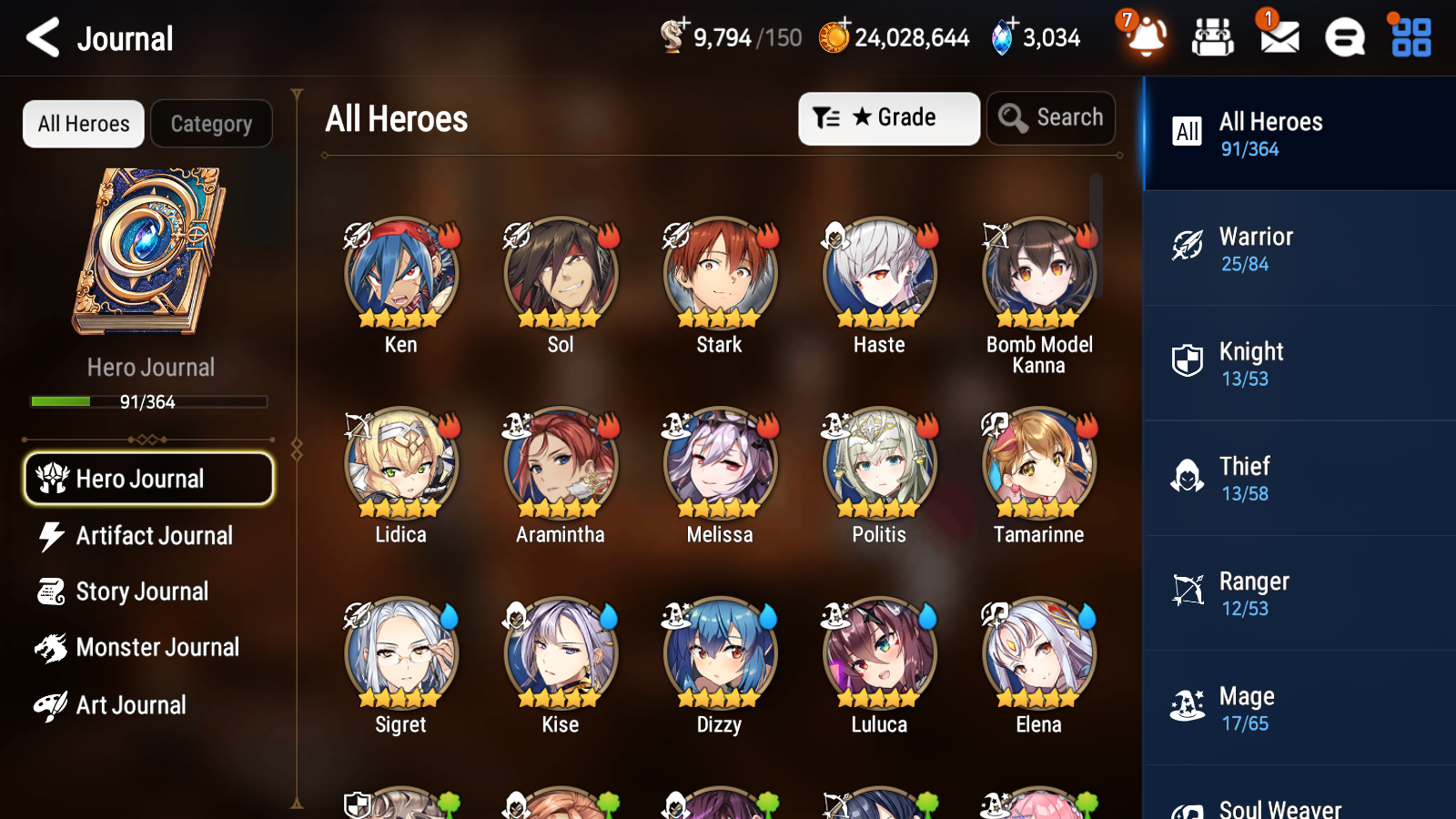Open Tamarinne's hero portrait

coord(1037,464)
